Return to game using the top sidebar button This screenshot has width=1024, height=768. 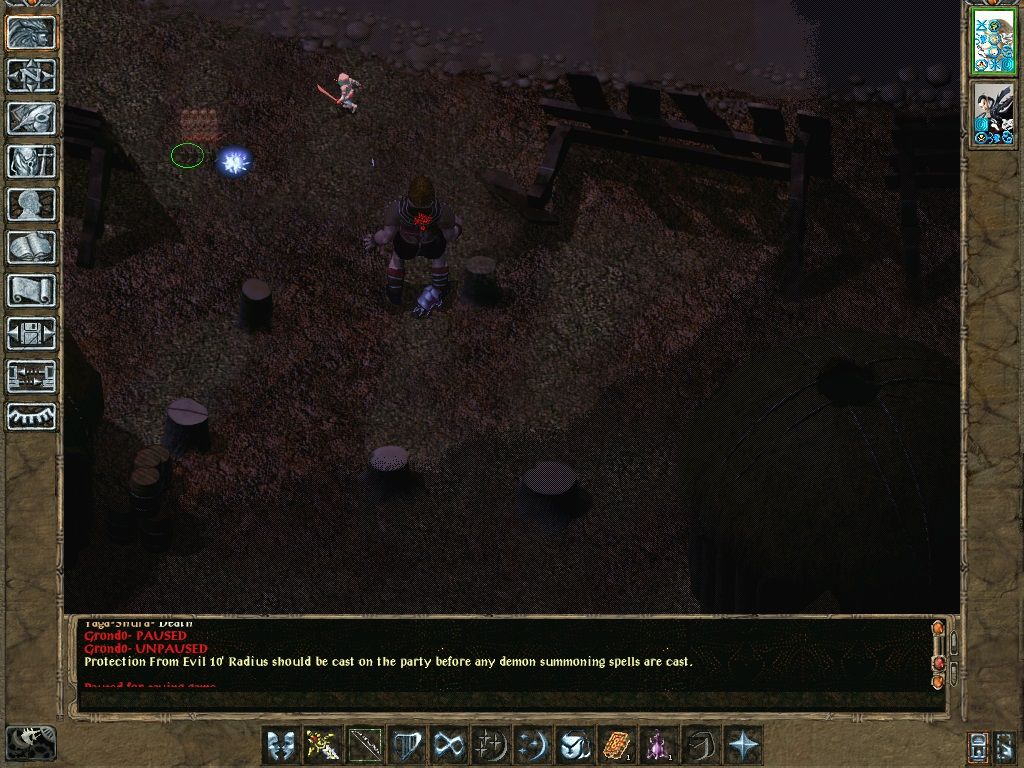click(x=32, y=32)
